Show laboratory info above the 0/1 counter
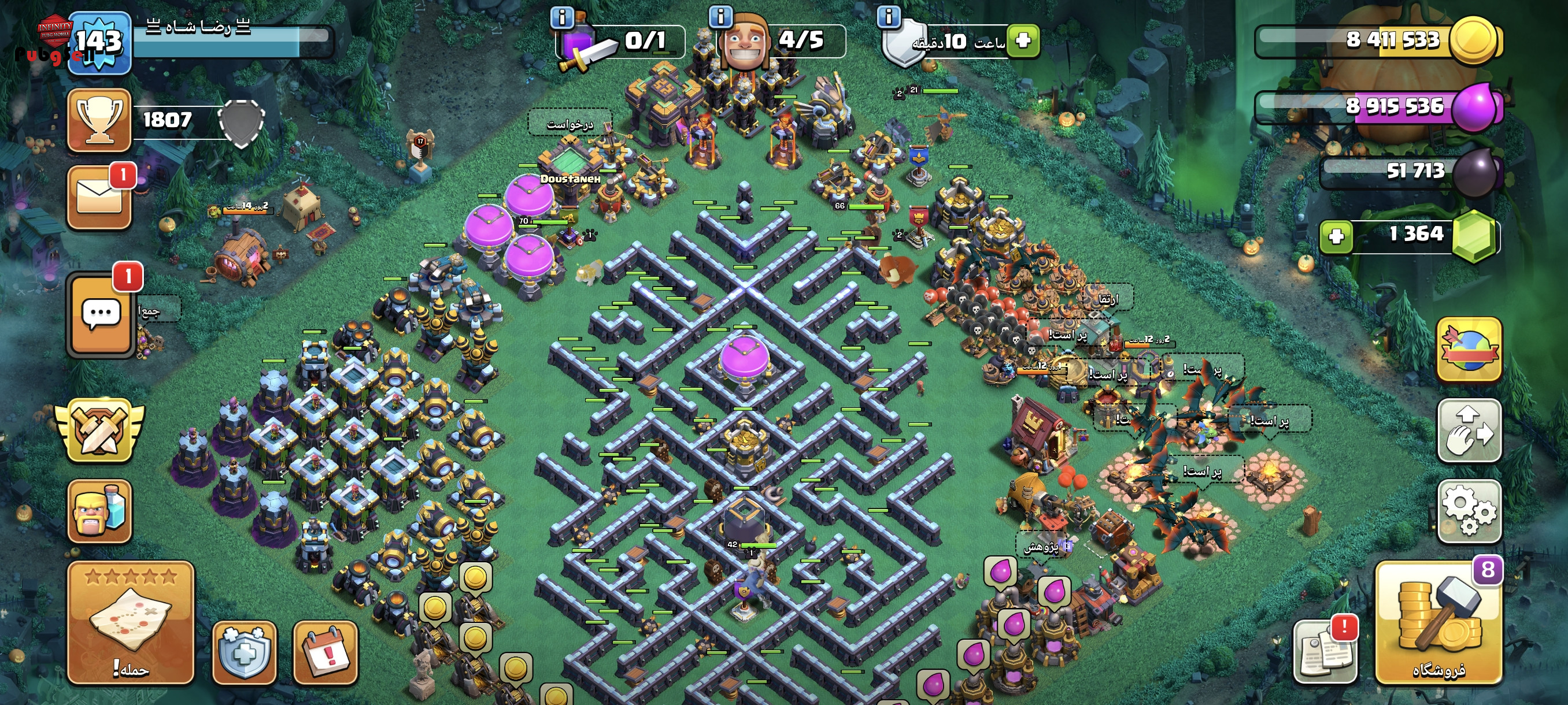The image size is (1568, 705). coord(561,17)
